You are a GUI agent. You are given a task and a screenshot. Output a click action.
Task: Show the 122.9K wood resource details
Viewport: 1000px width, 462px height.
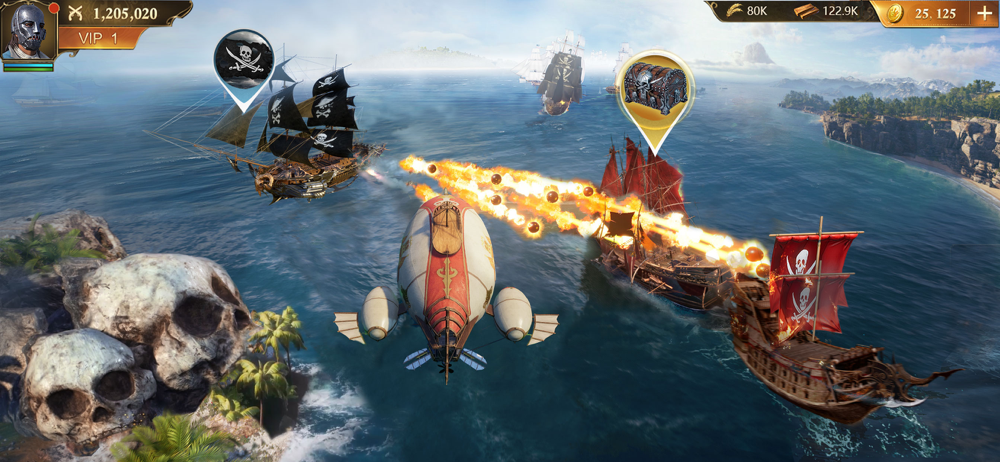tap(826, 12)
